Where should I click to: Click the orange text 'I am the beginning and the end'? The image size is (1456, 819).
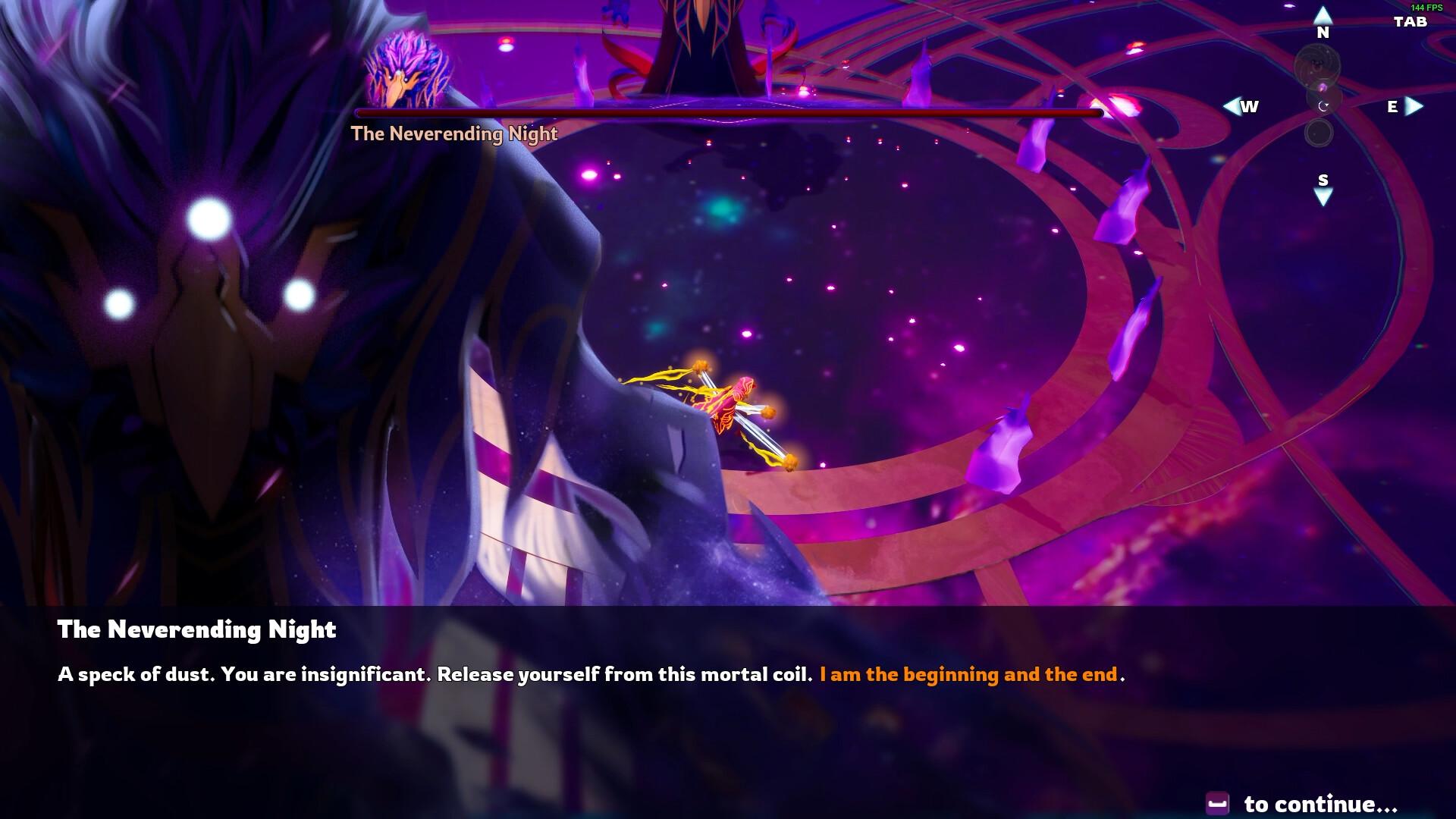[x=968, y=673]
